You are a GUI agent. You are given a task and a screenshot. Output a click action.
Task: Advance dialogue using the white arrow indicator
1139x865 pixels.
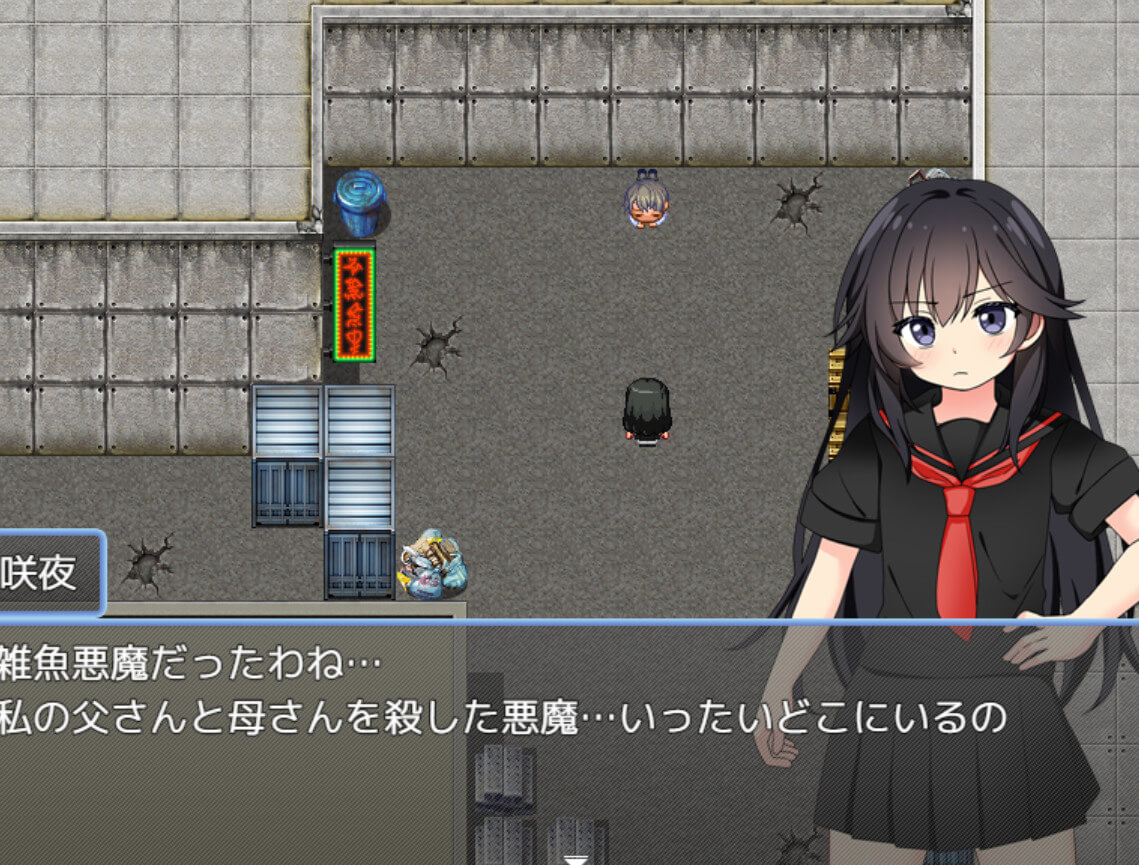(x=576, y=858)
